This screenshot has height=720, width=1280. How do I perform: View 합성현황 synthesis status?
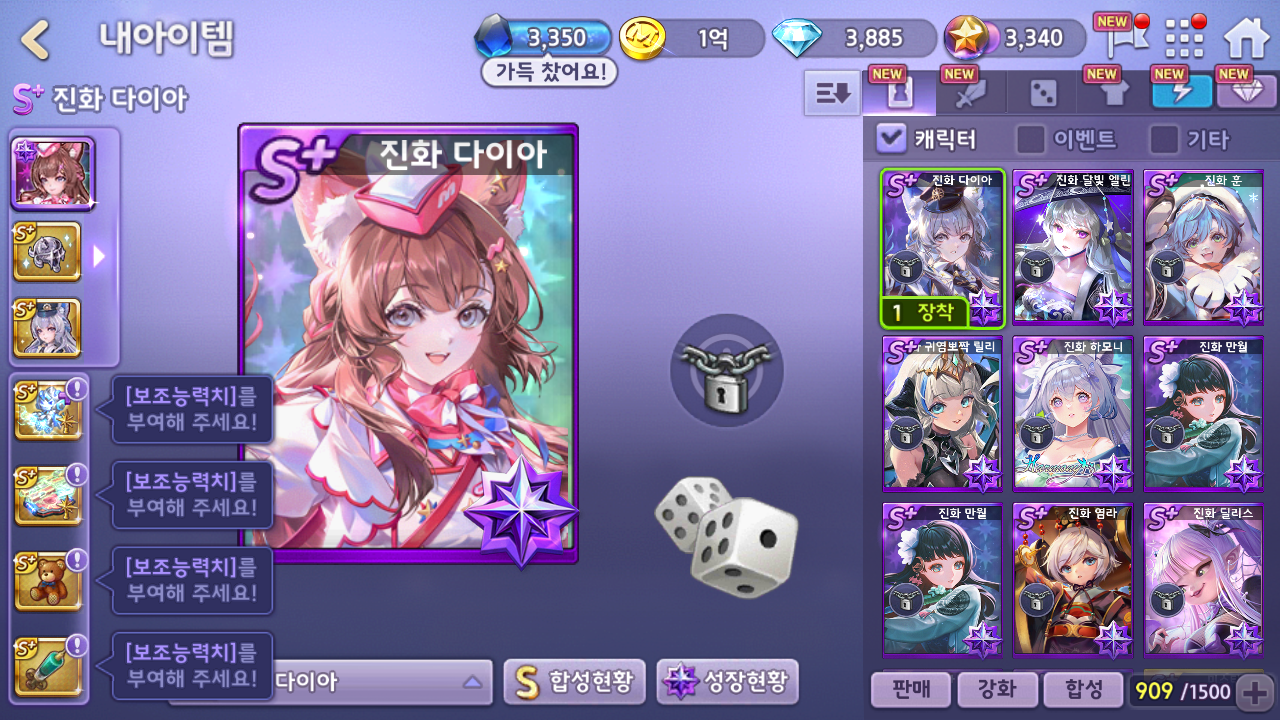pos(574,682)
